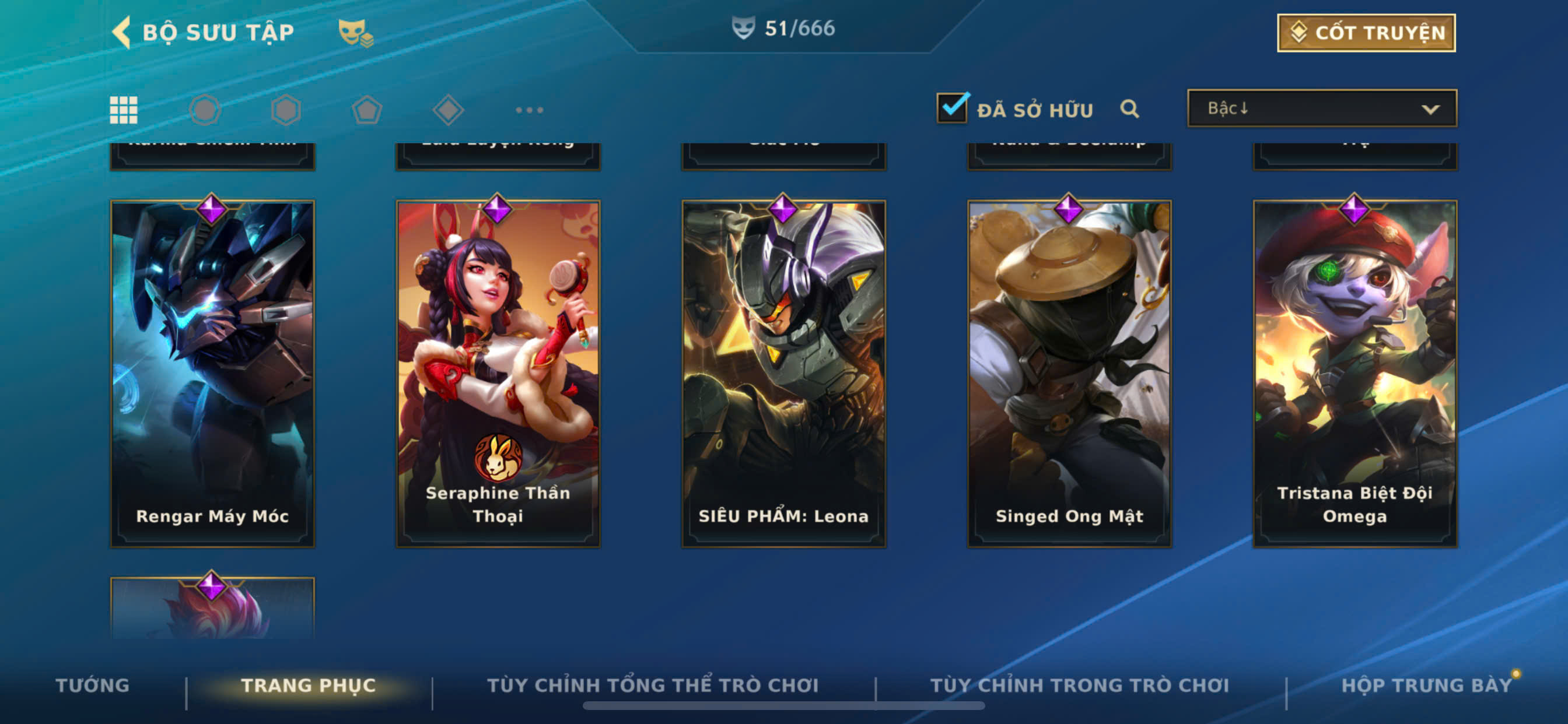Select the grid all-skins filter
Viewport: 1568px width, 724px height.
tap(124, 110)
